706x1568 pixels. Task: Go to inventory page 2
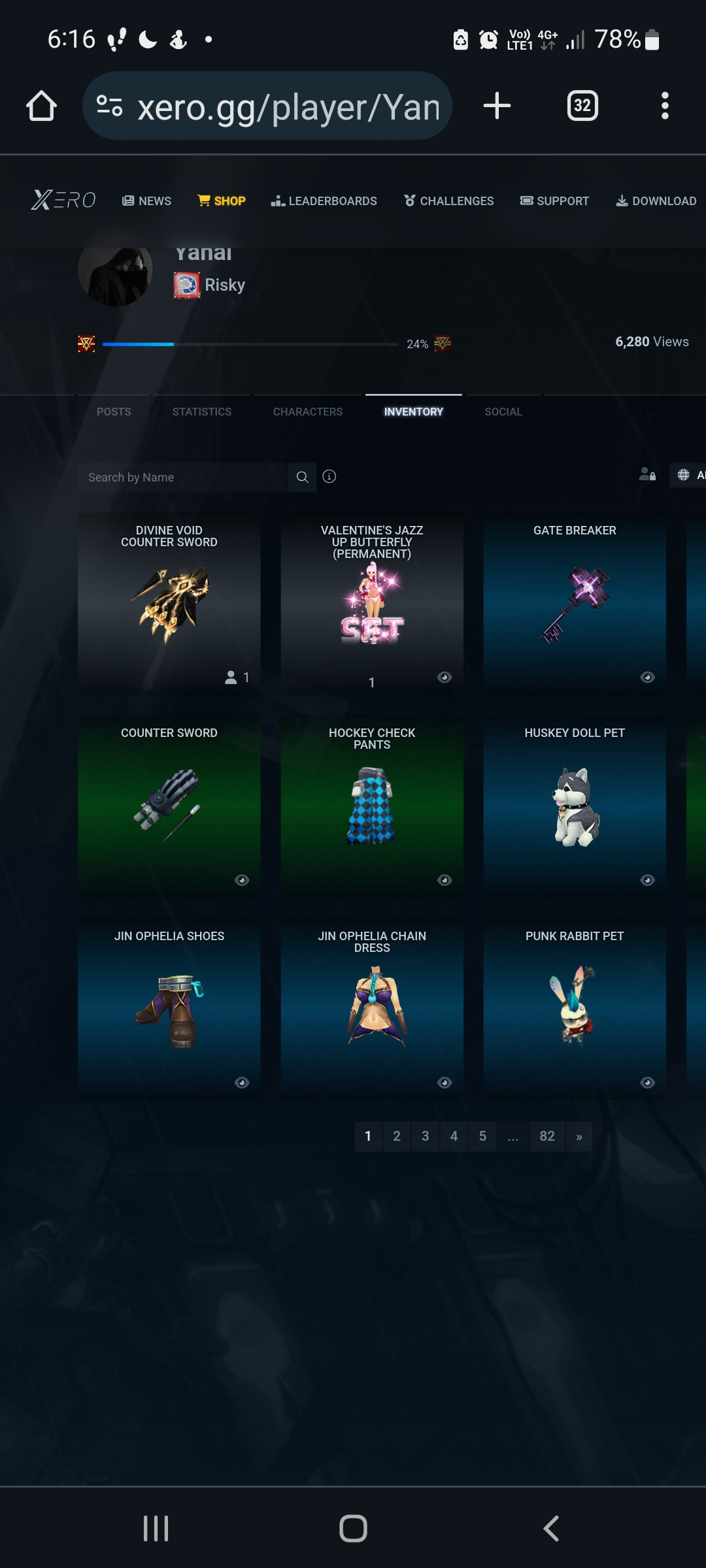point(397,1136)
